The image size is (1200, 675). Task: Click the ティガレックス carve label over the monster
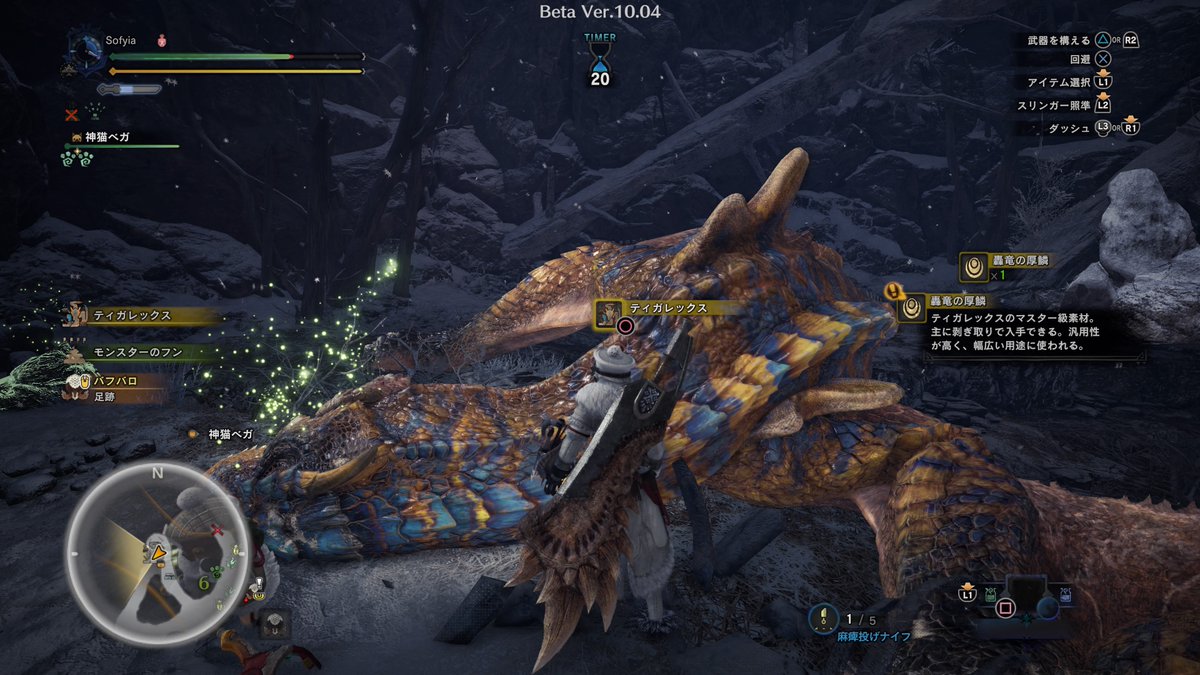tap(659, 309)
